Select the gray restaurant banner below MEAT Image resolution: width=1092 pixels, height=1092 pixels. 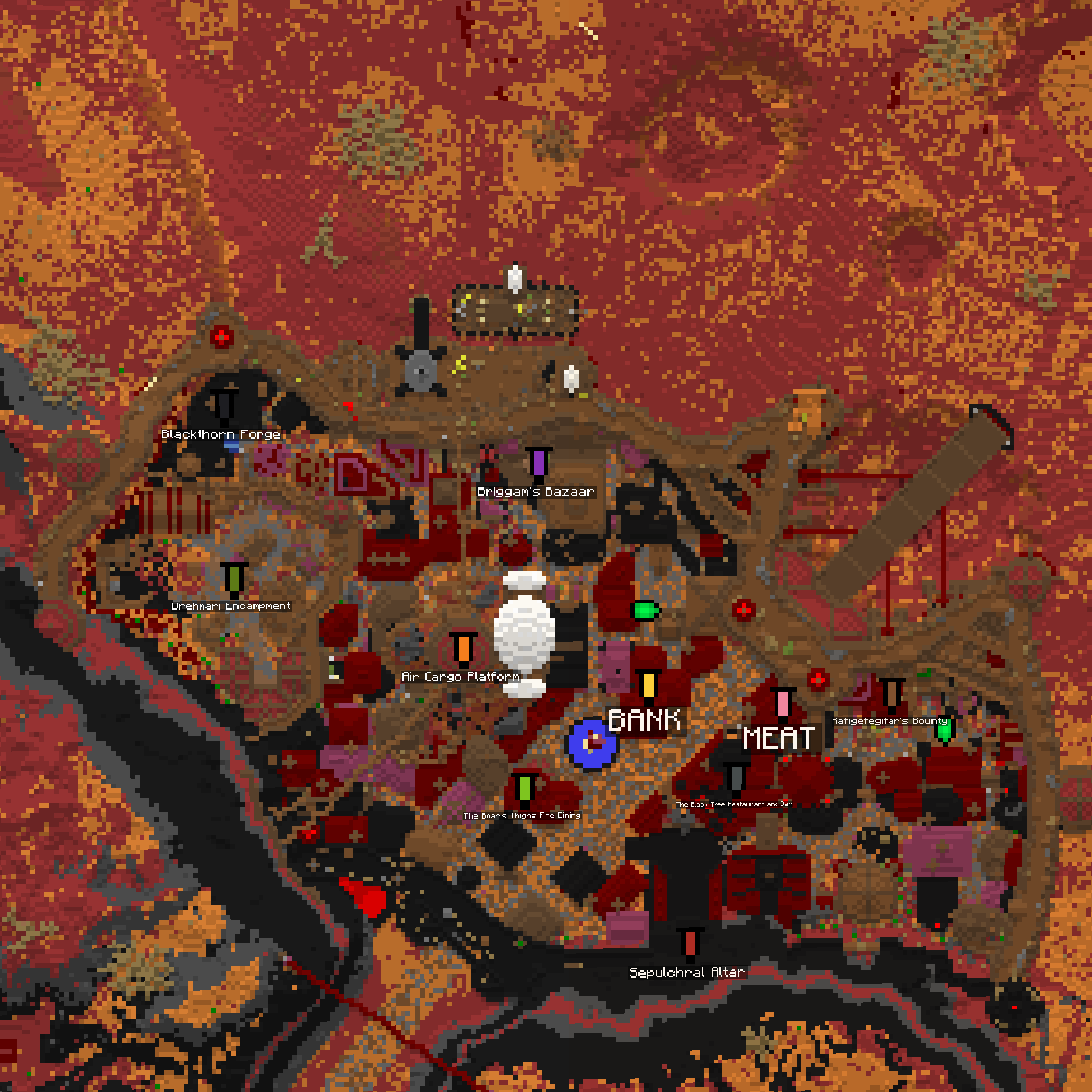point(736,777)
